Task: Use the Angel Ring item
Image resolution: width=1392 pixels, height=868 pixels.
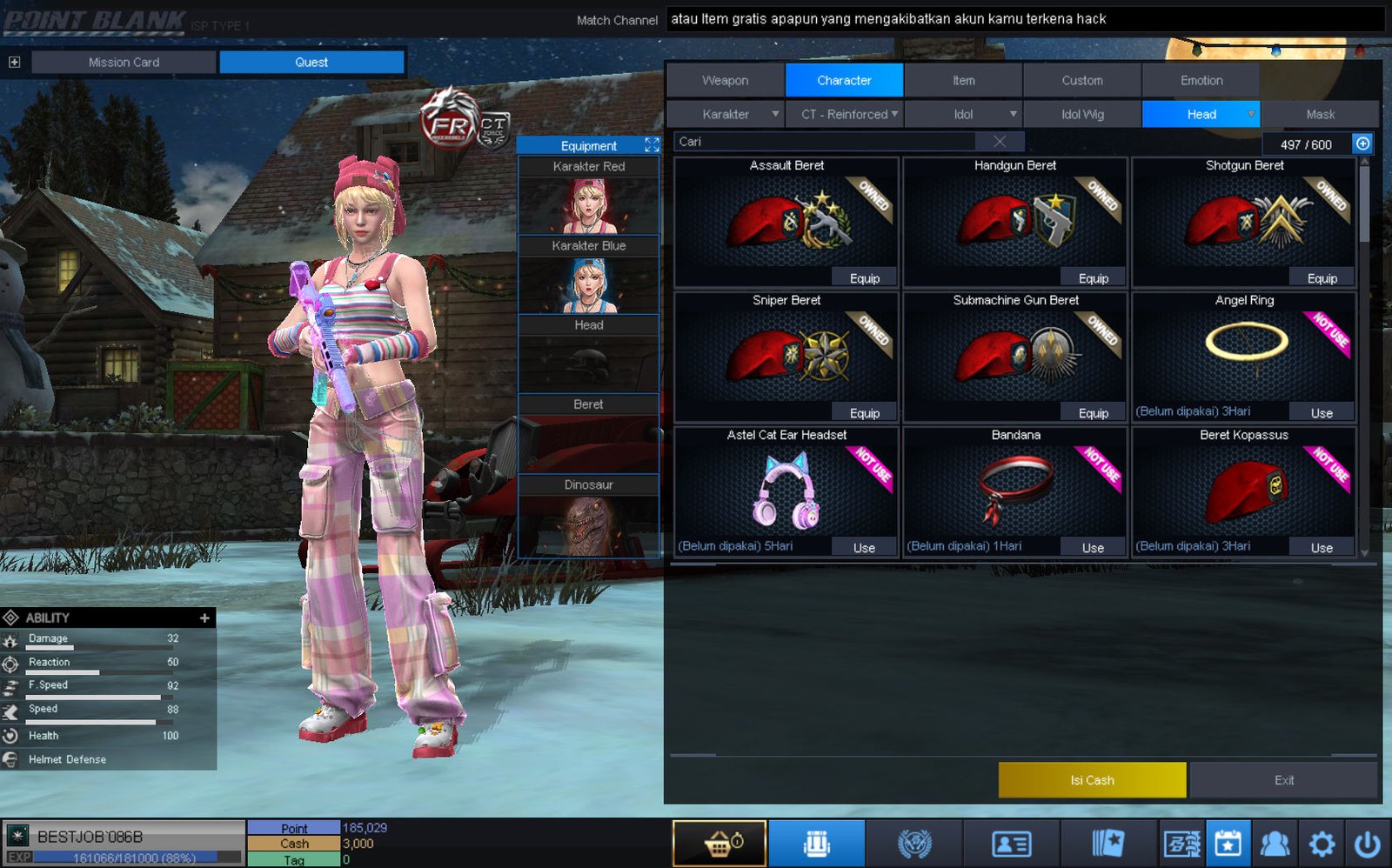Action: [1322, 413]
